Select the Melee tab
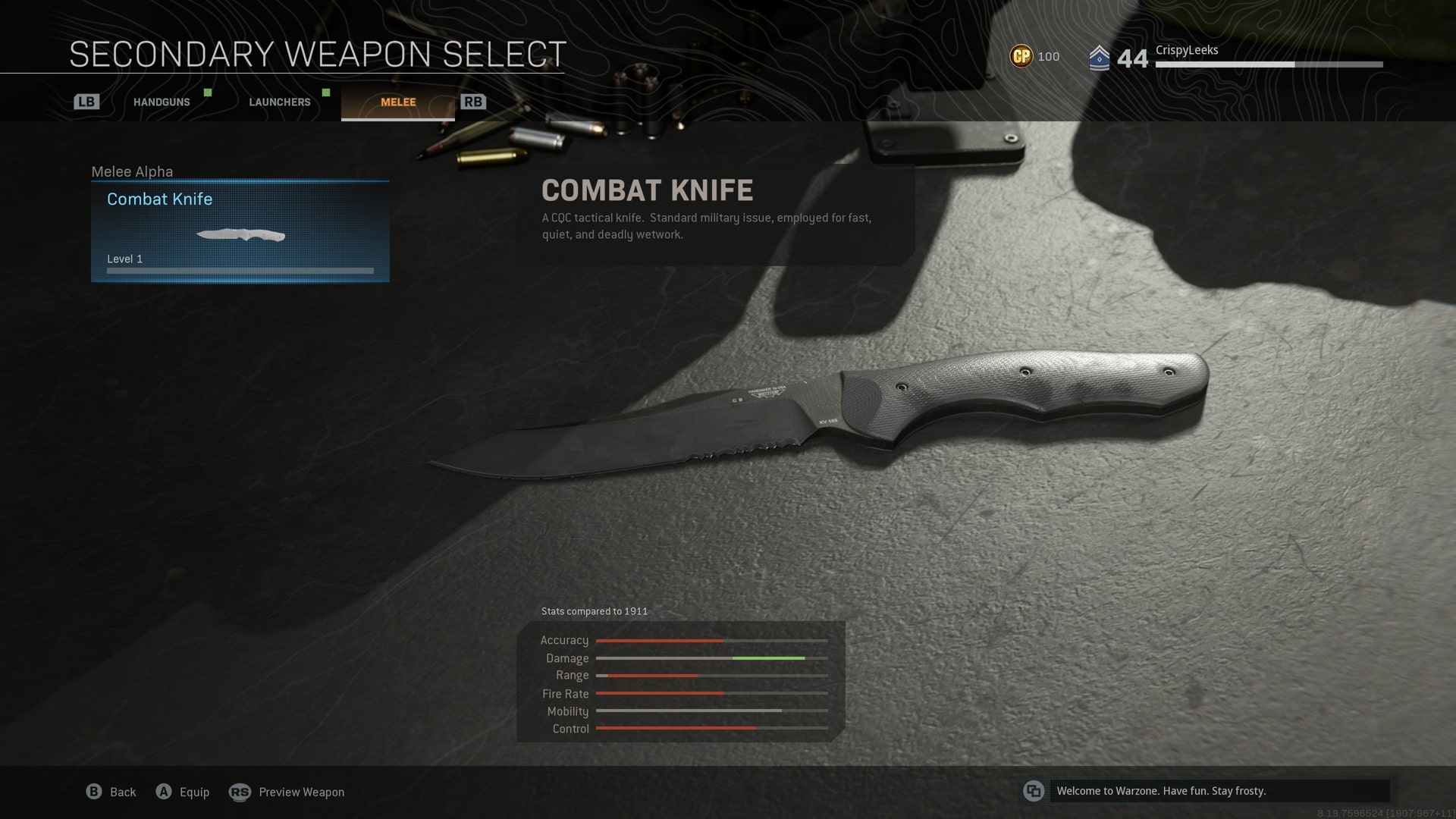The height and width of the screenshot is (819, 1456). click(x=397, y=102)
